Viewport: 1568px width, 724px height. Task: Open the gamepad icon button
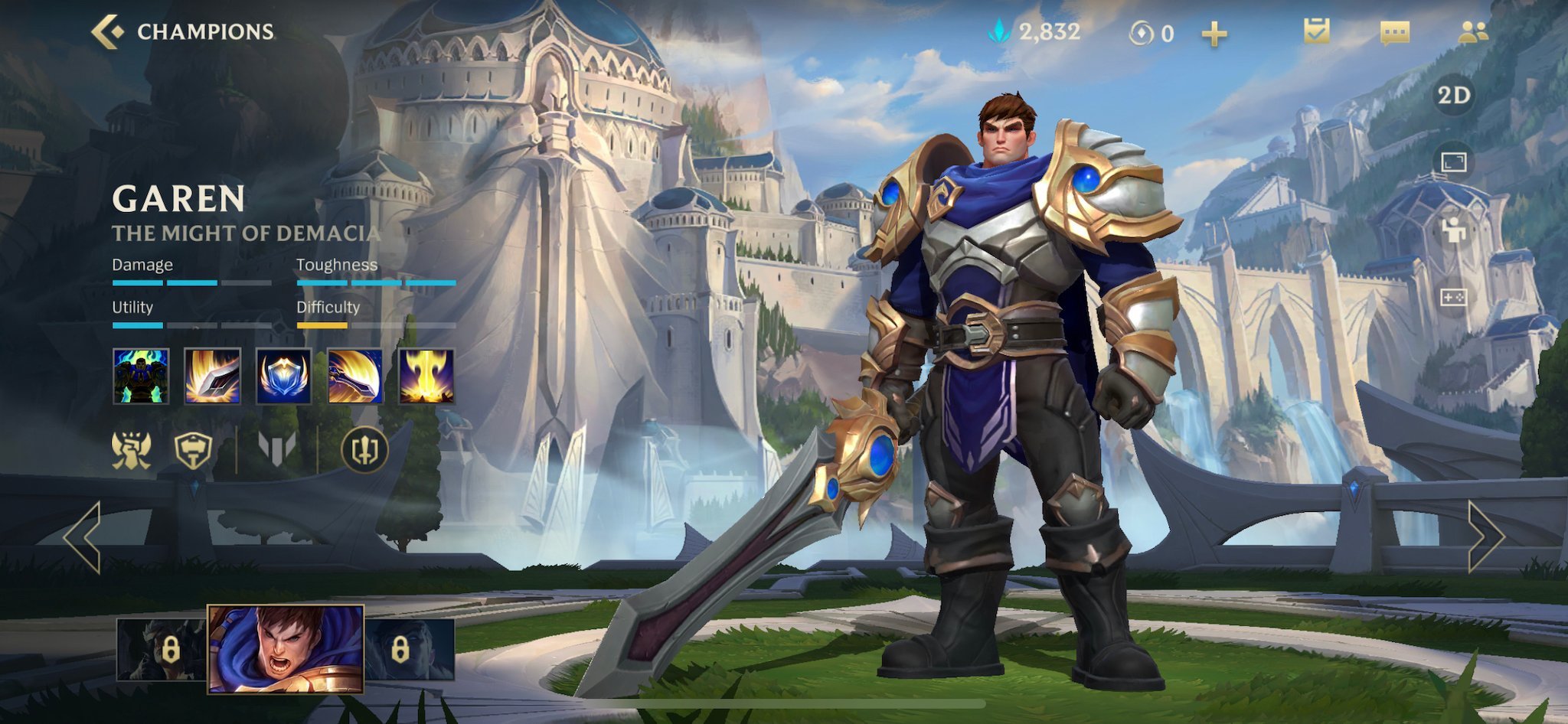(1453, 297)
